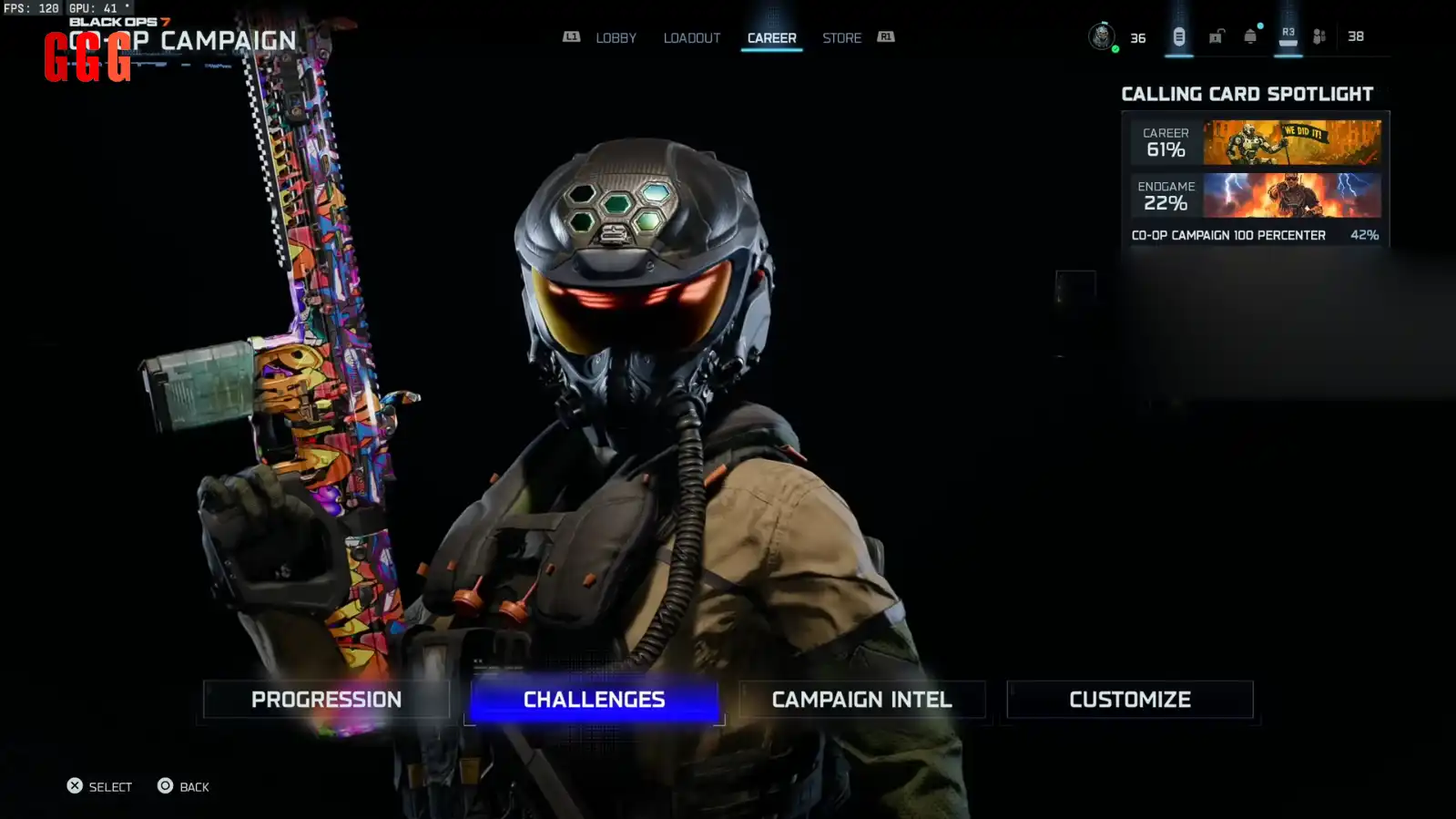This screenshot has width=1456, height=819.
Task: Choose the Customize option
Action: pos(1129,700)
